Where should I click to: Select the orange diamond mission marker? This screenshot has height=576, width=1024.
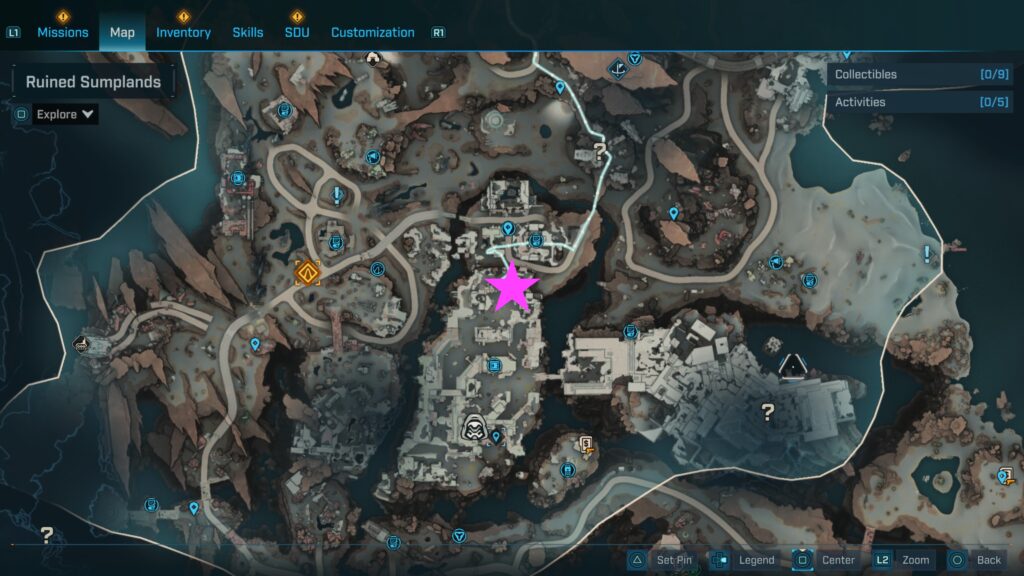tap(307, 272)
